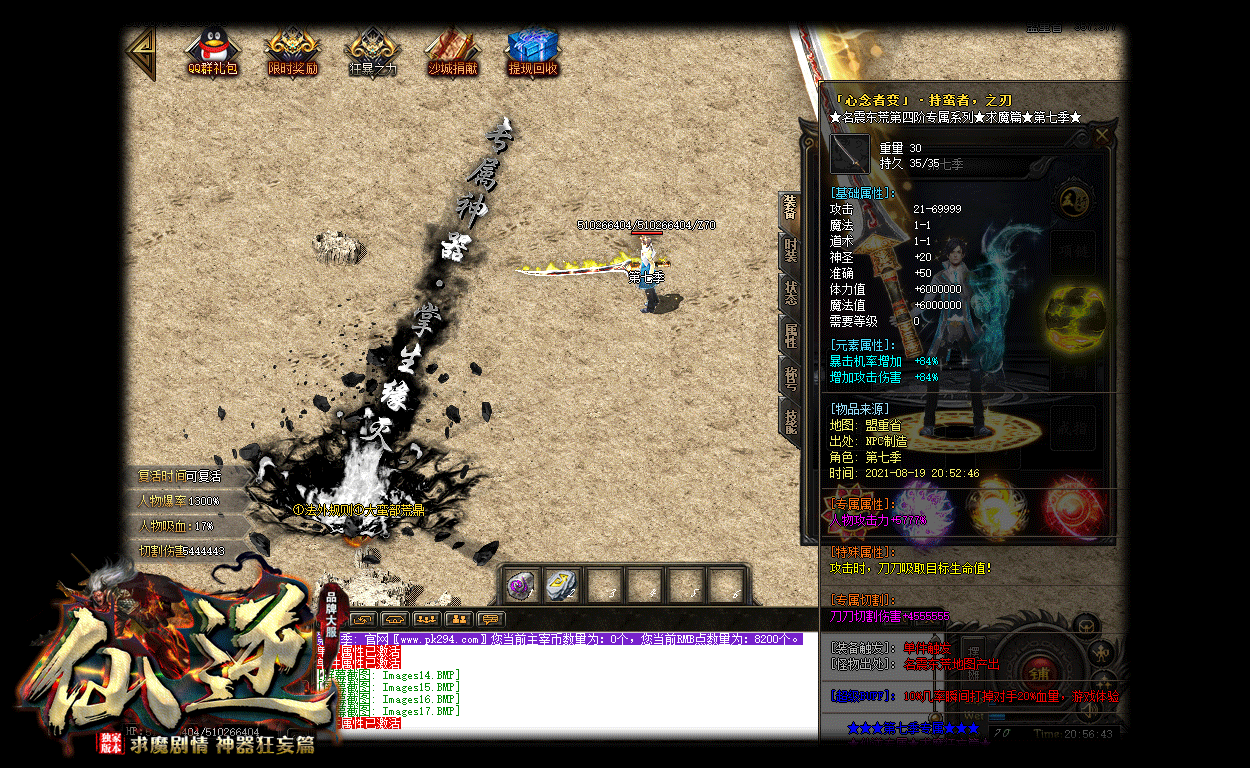Toggle the speech bubble chat channel button
Image resolution: width=1250 pixels, height=768 pixels.
click(490, 619)
